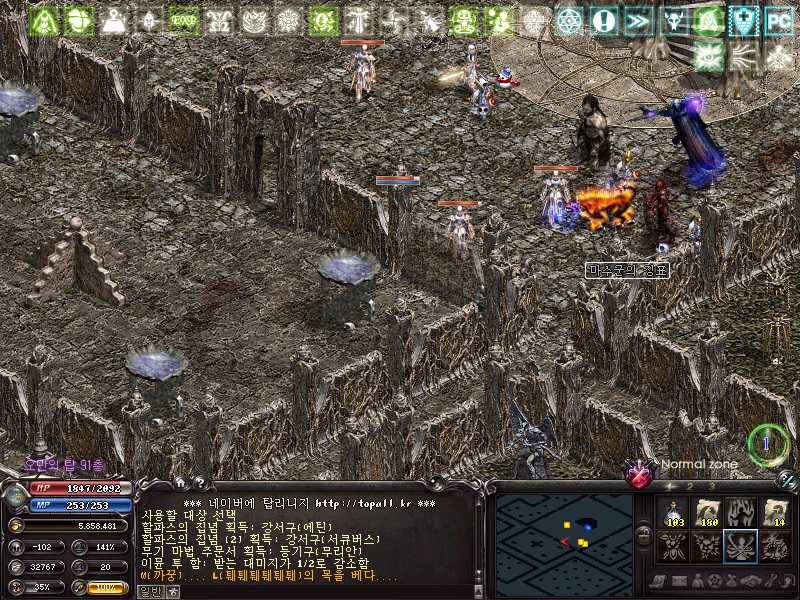Image resolution: width=800 pixels, height=600 pixels.
Task: Click the home button above chat
Action: point(181,482)
